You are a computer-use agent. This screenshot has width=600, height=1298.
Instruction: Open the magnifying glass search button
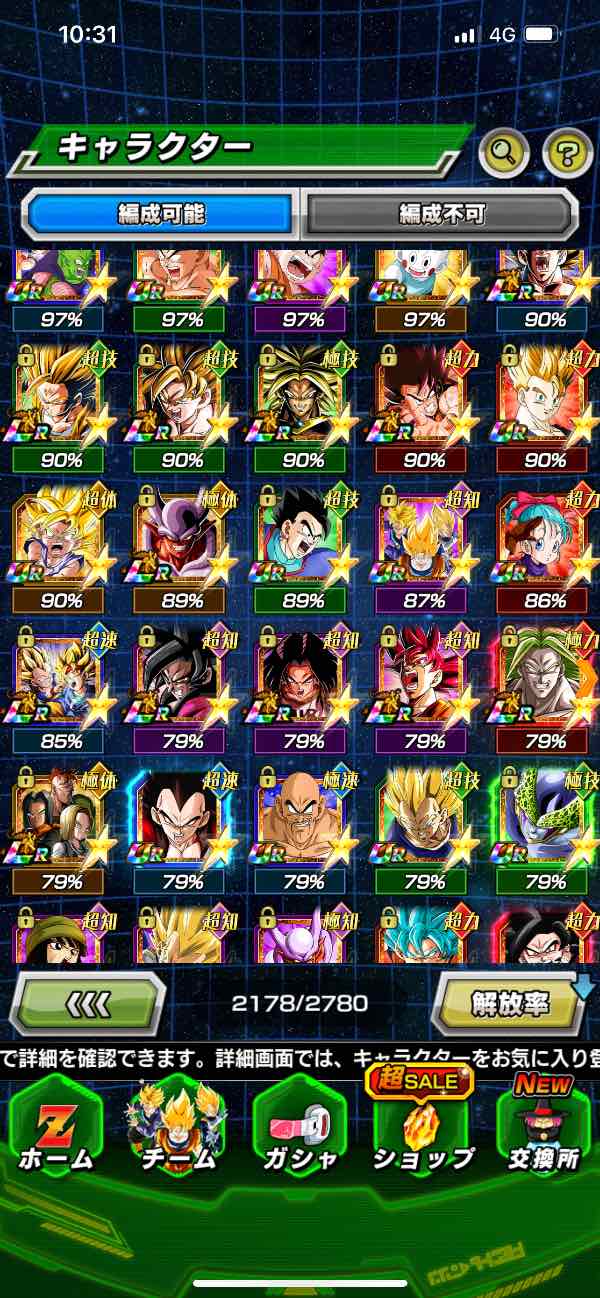click(x=504, y=153)
